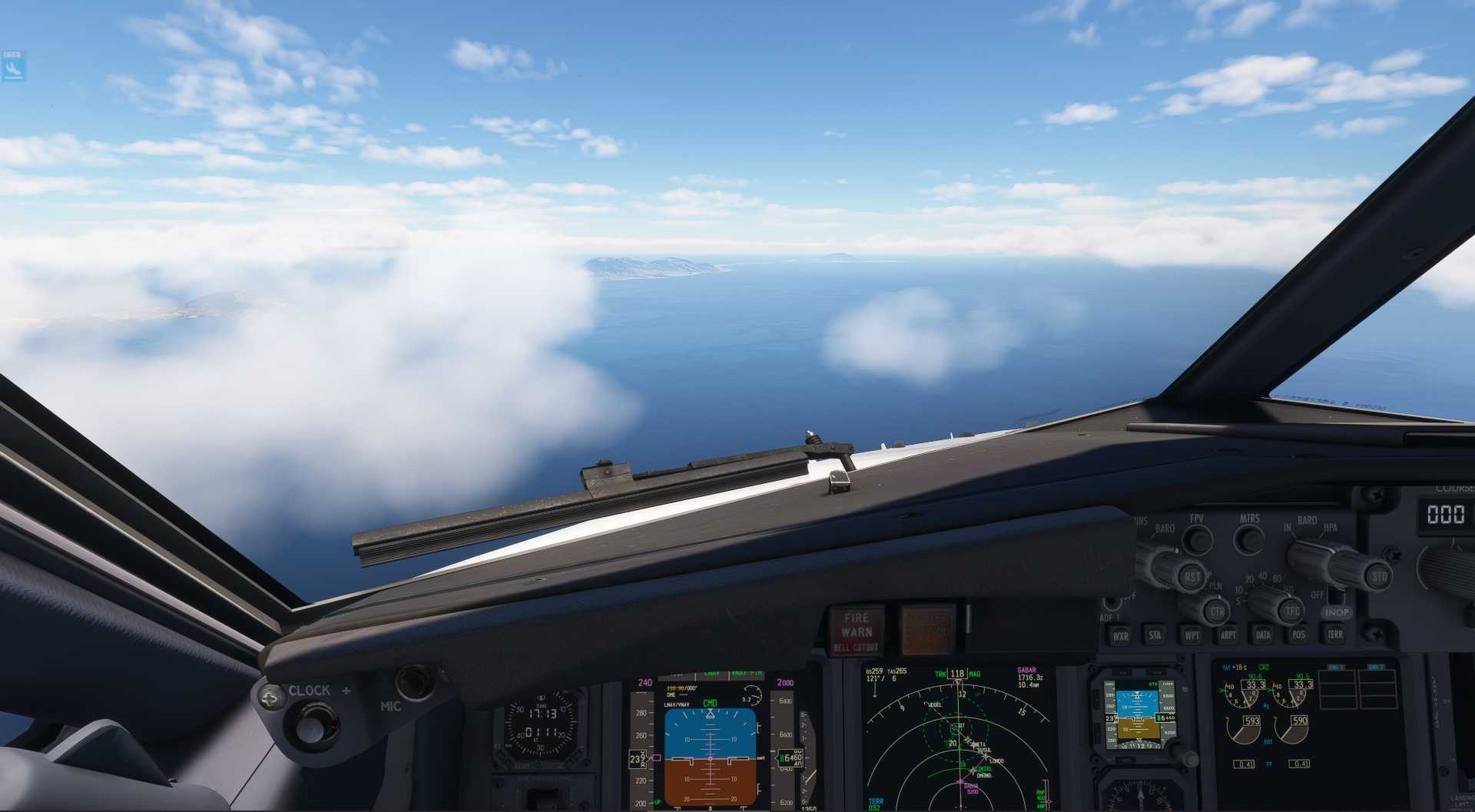This screenshot has width=1475, height=812.
Task: Click the STD baro standard knob
Action: [1379, 576]
